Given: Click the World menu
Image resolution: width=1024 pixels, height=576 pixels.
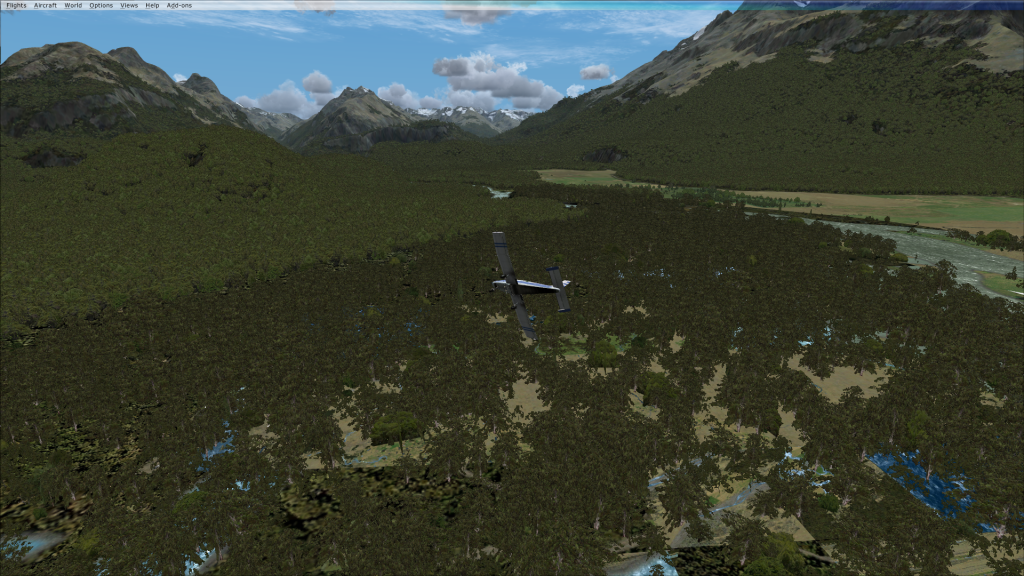Looking at the screenshot, I should [x=73, y=5].
